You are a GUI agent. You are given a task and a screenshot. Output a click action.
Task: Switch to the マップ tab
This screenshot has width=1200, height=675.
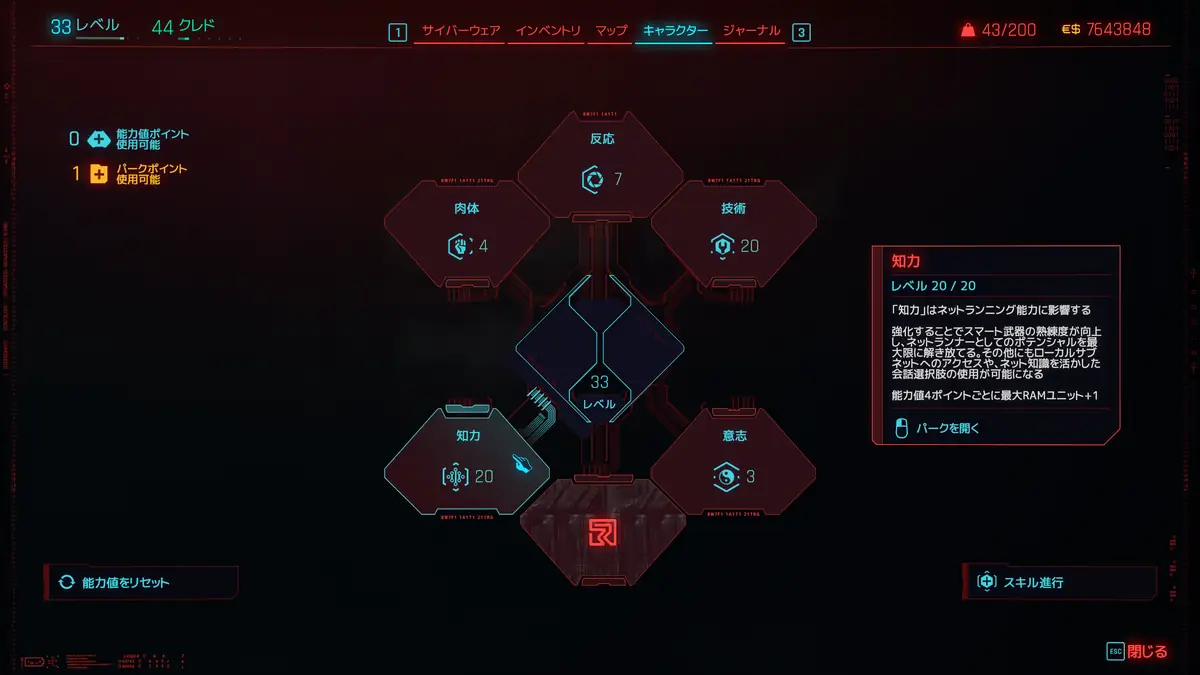click(x=611, y=31)
